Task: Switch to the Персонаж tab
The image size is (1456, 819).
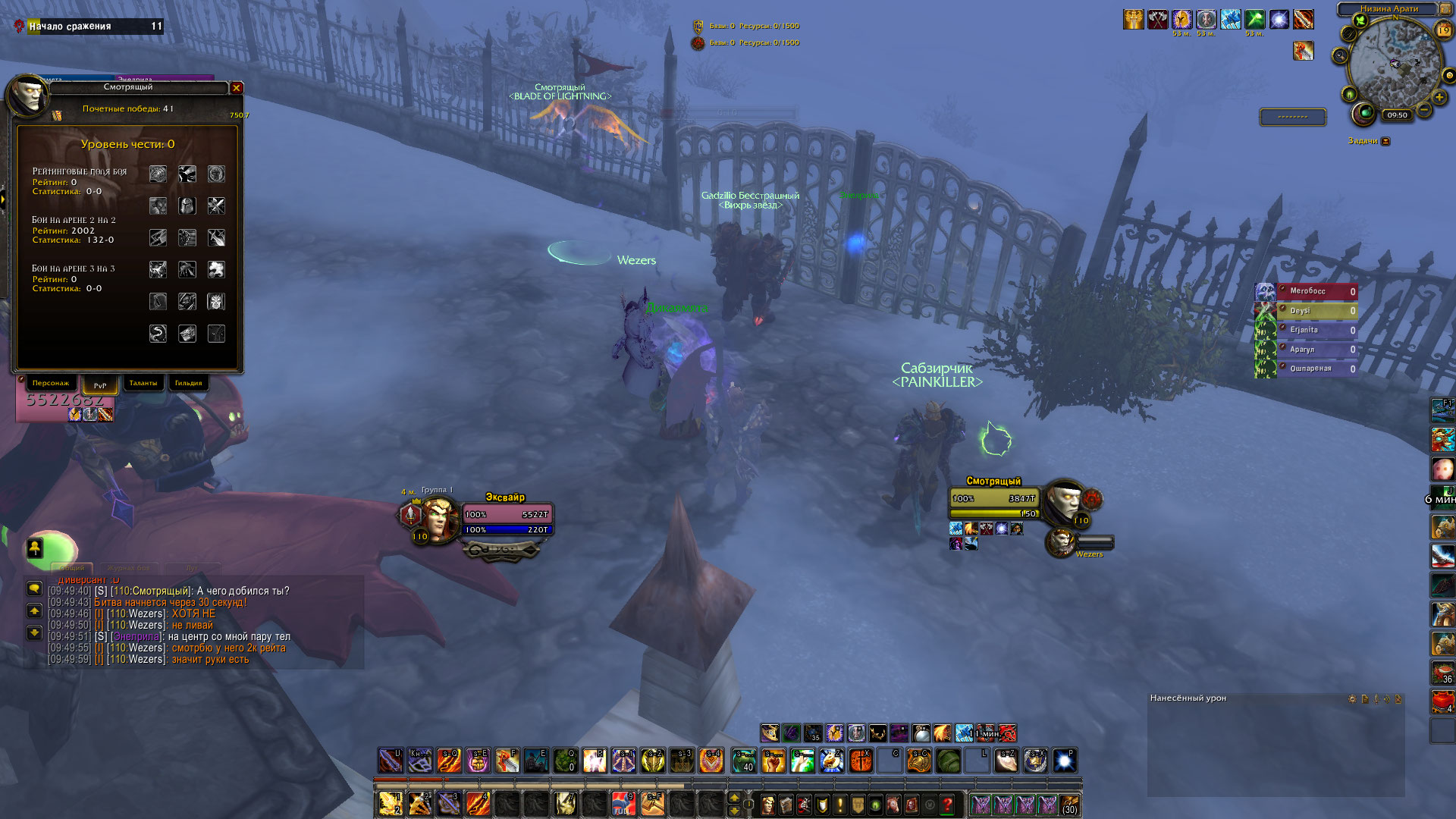Action: tap(51, 384)
